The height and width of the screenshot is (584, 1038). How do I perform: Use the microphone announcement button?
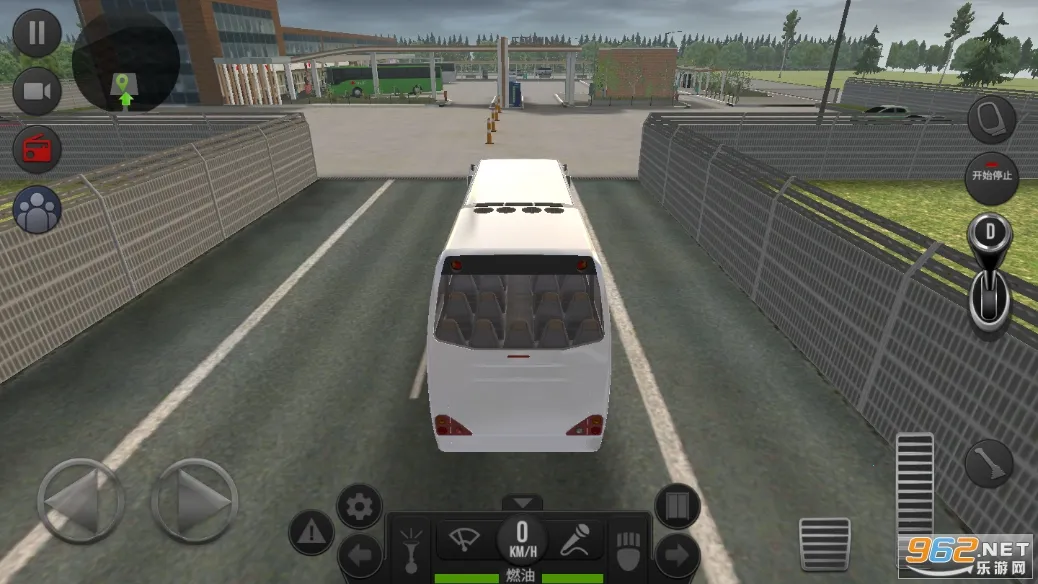click(x=575, y=540)
